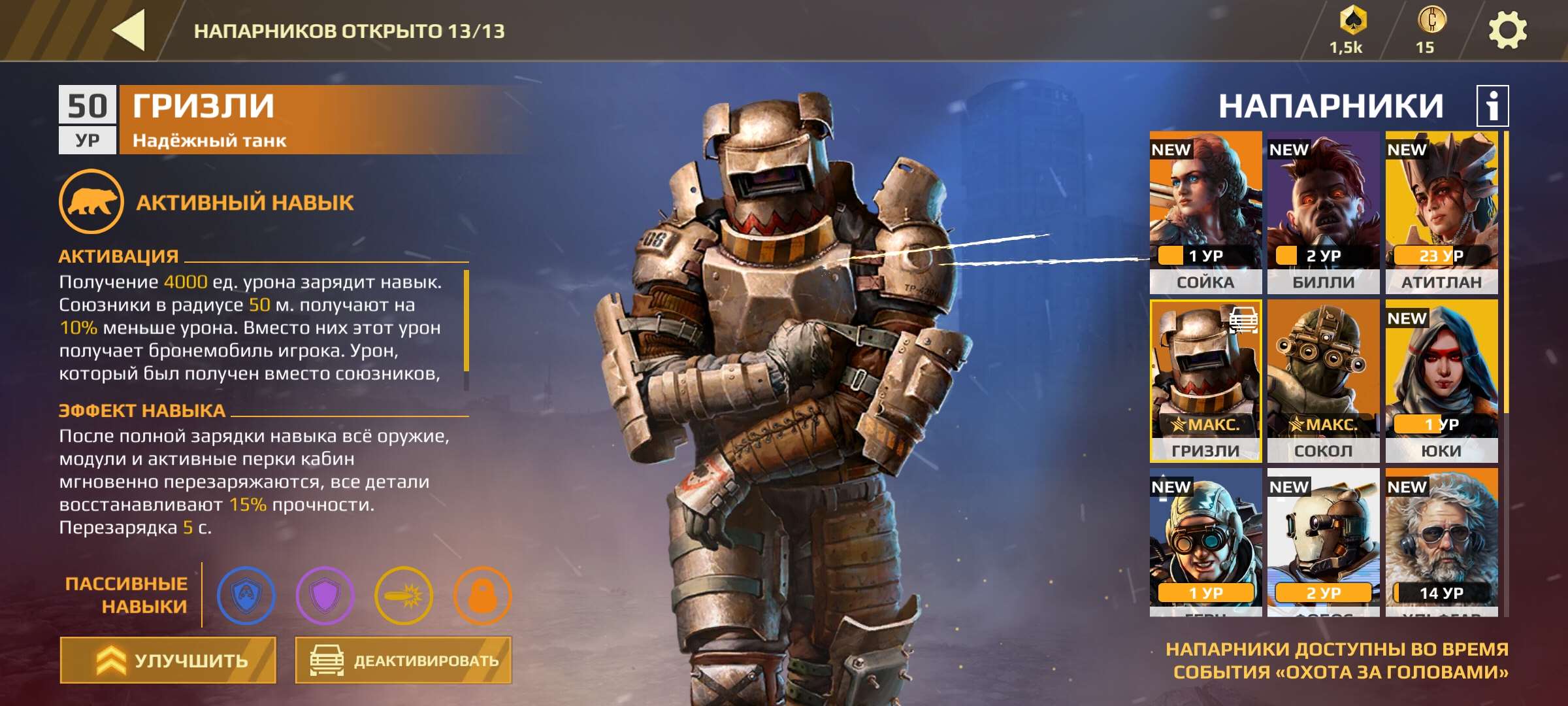1568x706 pixels.
Task: Show the orange weight passive skill
Action: click(x=482, y=596)
